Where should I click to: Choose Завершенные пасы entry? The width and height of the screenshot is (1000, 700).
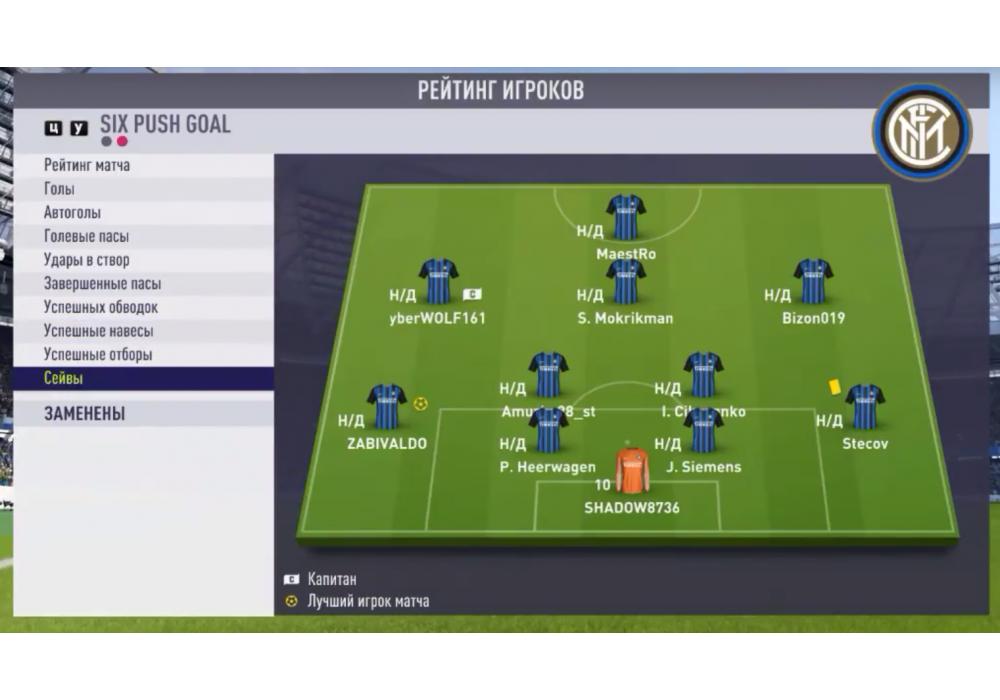[x=102, y=284]
